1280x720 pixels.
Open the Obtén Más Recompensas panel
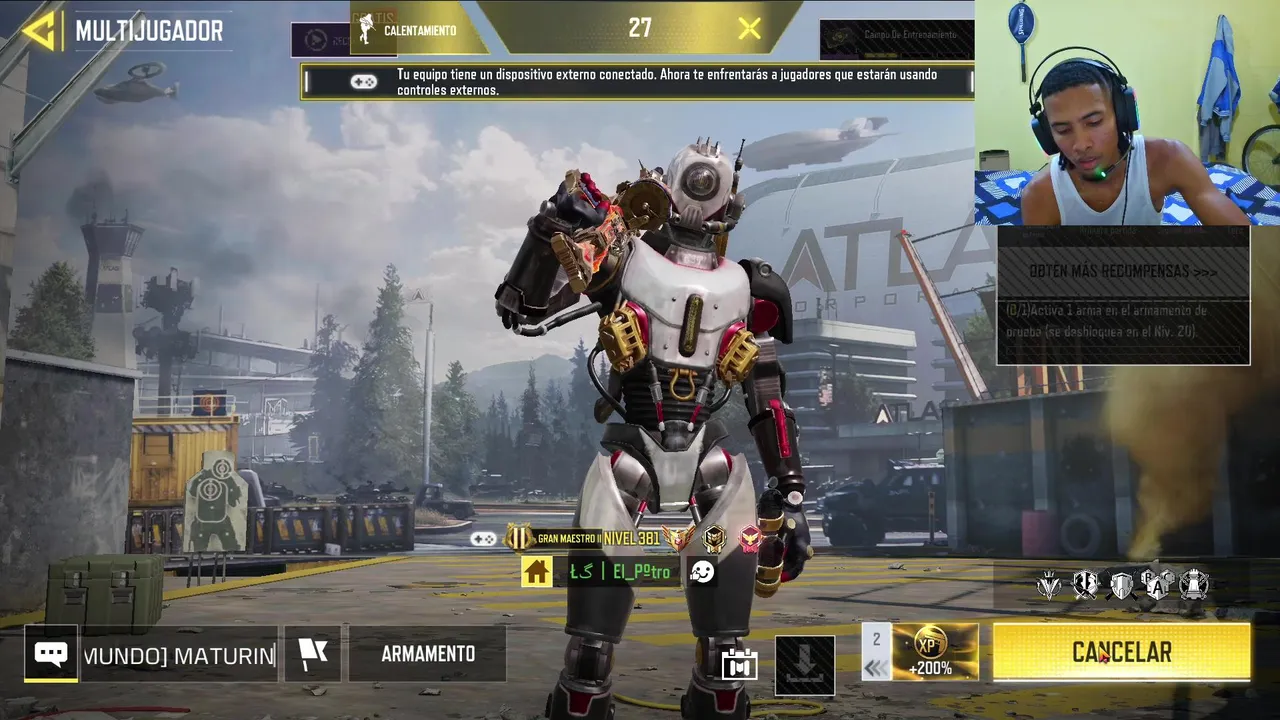[1122, 271]
